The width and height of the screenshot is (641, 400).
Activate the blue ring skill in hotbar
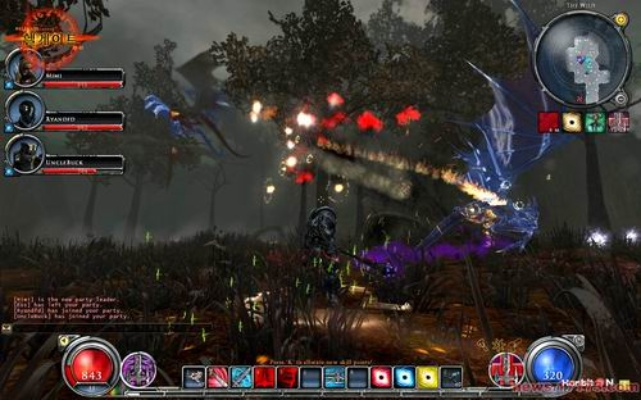point(403,378)
